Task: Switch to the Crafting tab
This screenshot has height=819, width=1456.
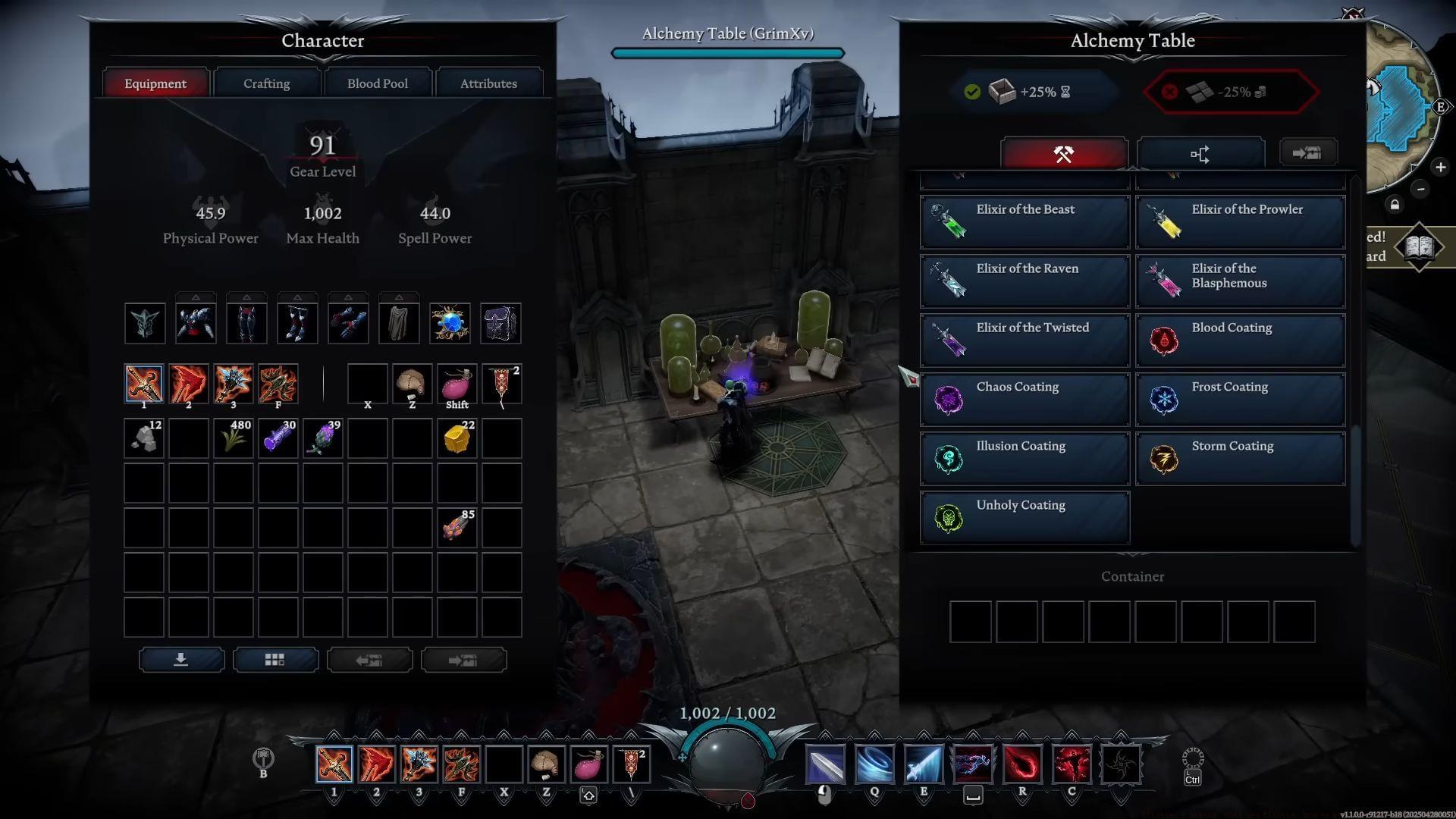Action: point(266,83)
